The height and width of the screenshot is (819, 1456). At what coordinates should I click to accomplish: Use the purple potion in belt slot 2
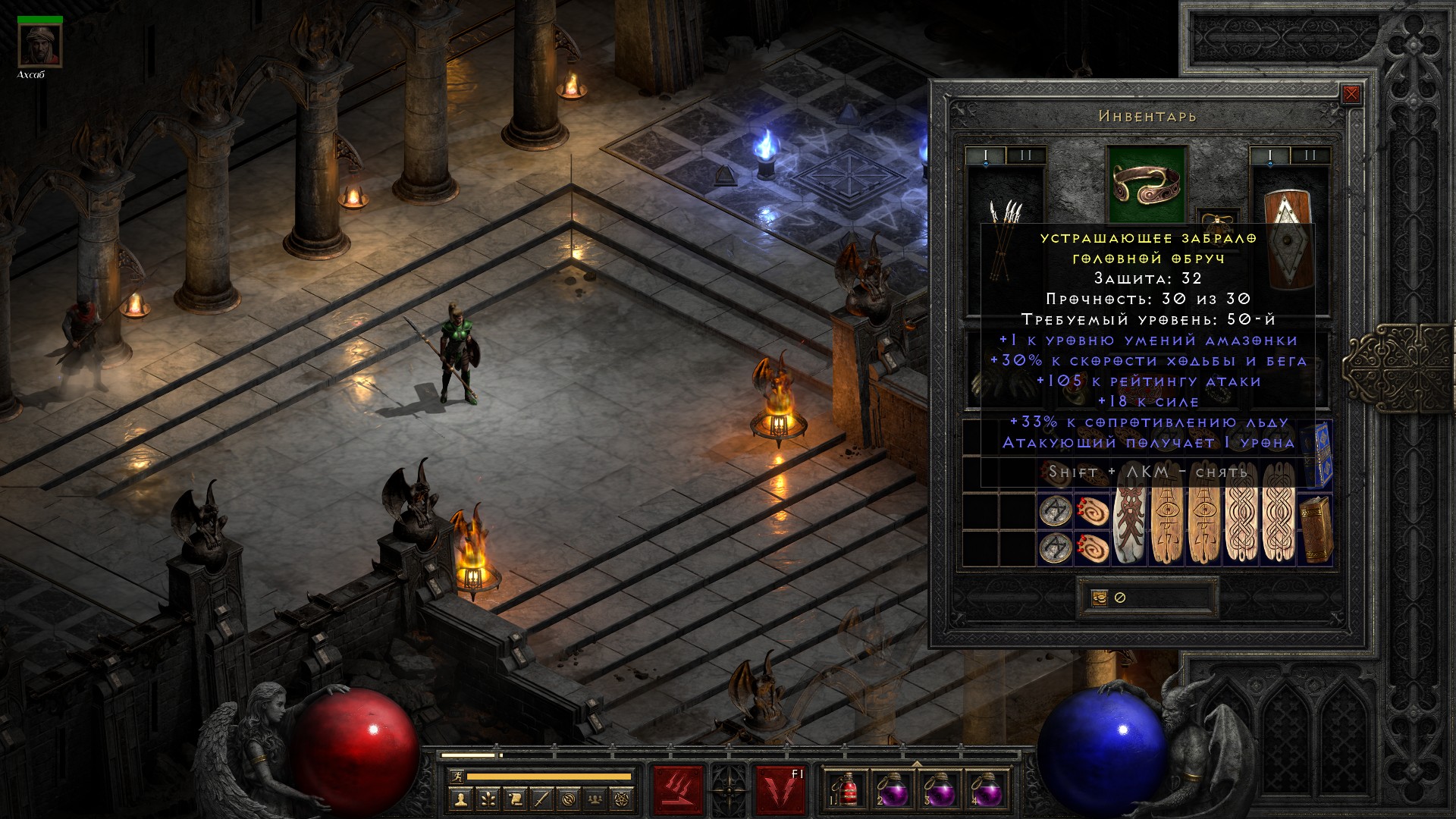pyautogui.click(x=894, y=790)
